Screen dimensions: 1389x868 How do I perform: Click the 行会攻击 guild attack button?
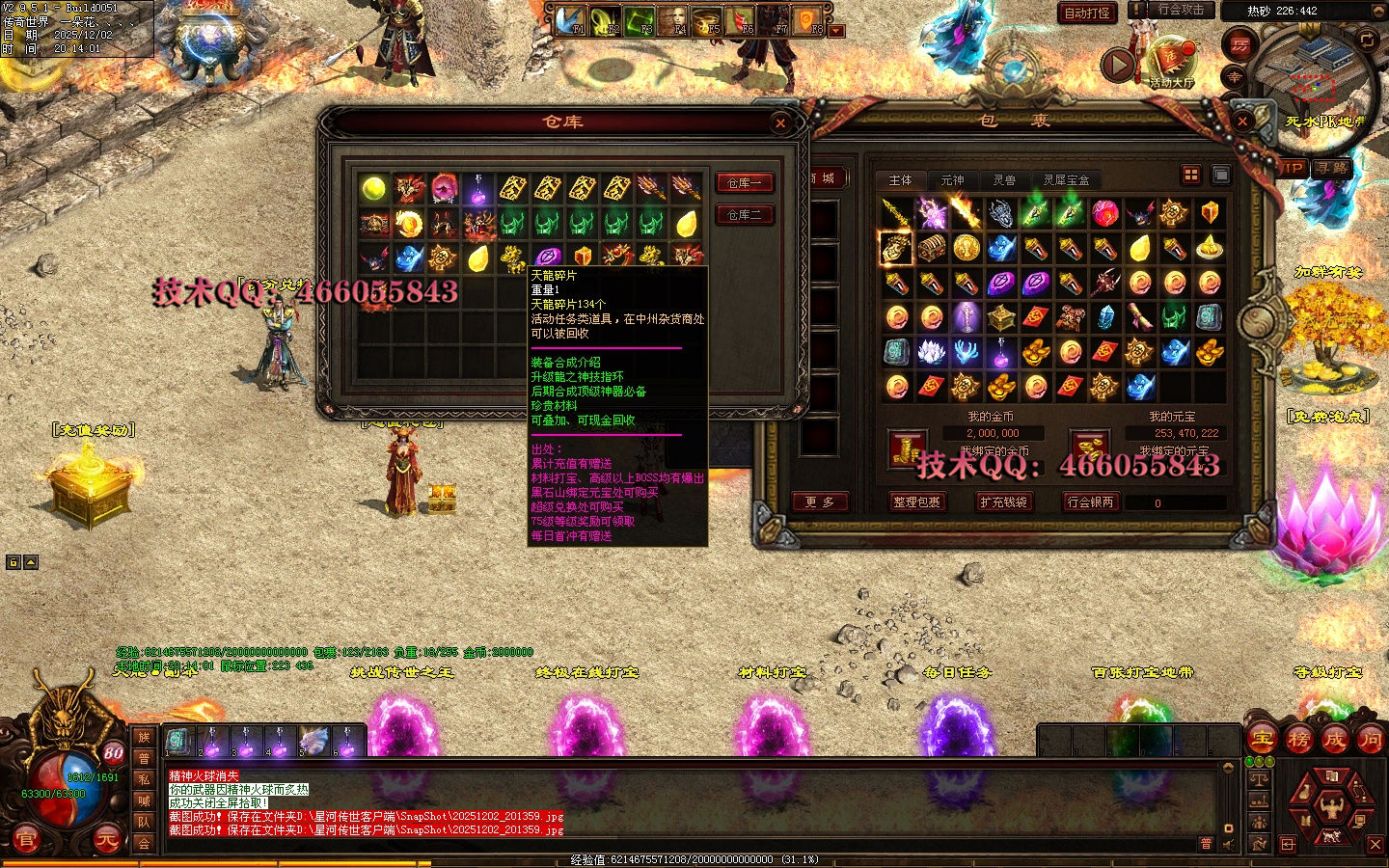[x=1181, y=10]
